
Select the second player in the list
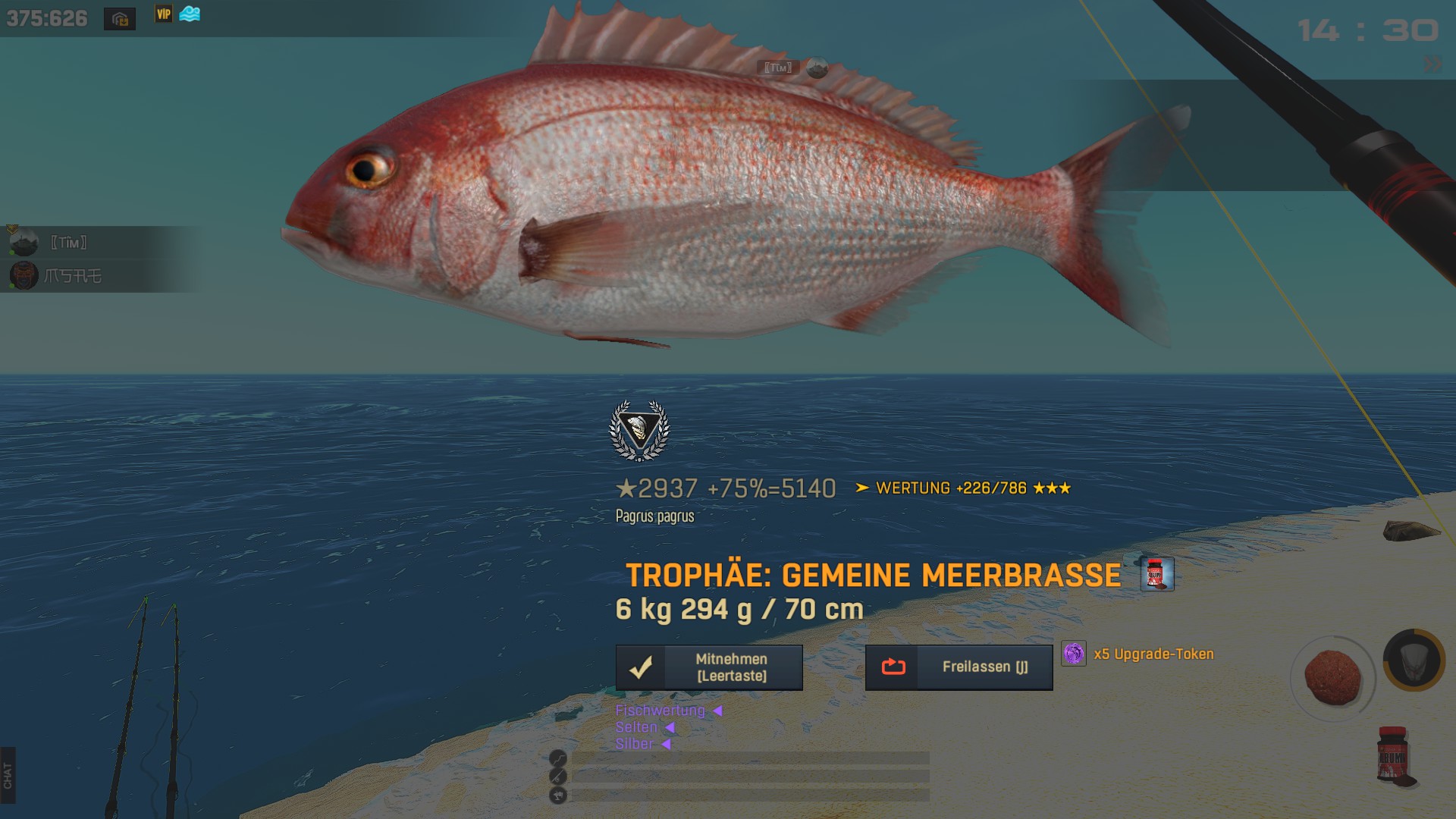point(72,276)
